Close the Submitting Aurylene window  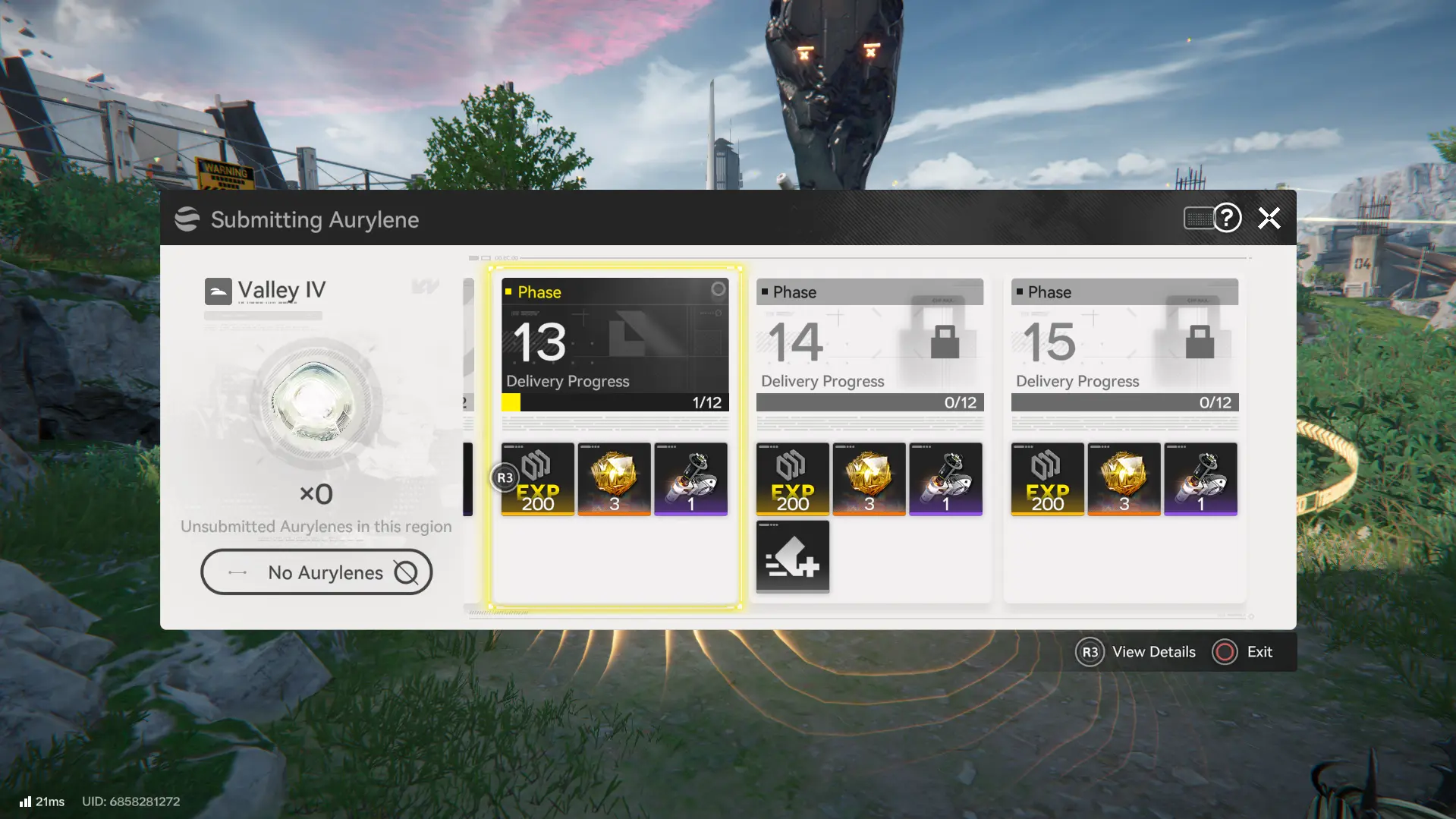coord(1269,219)
